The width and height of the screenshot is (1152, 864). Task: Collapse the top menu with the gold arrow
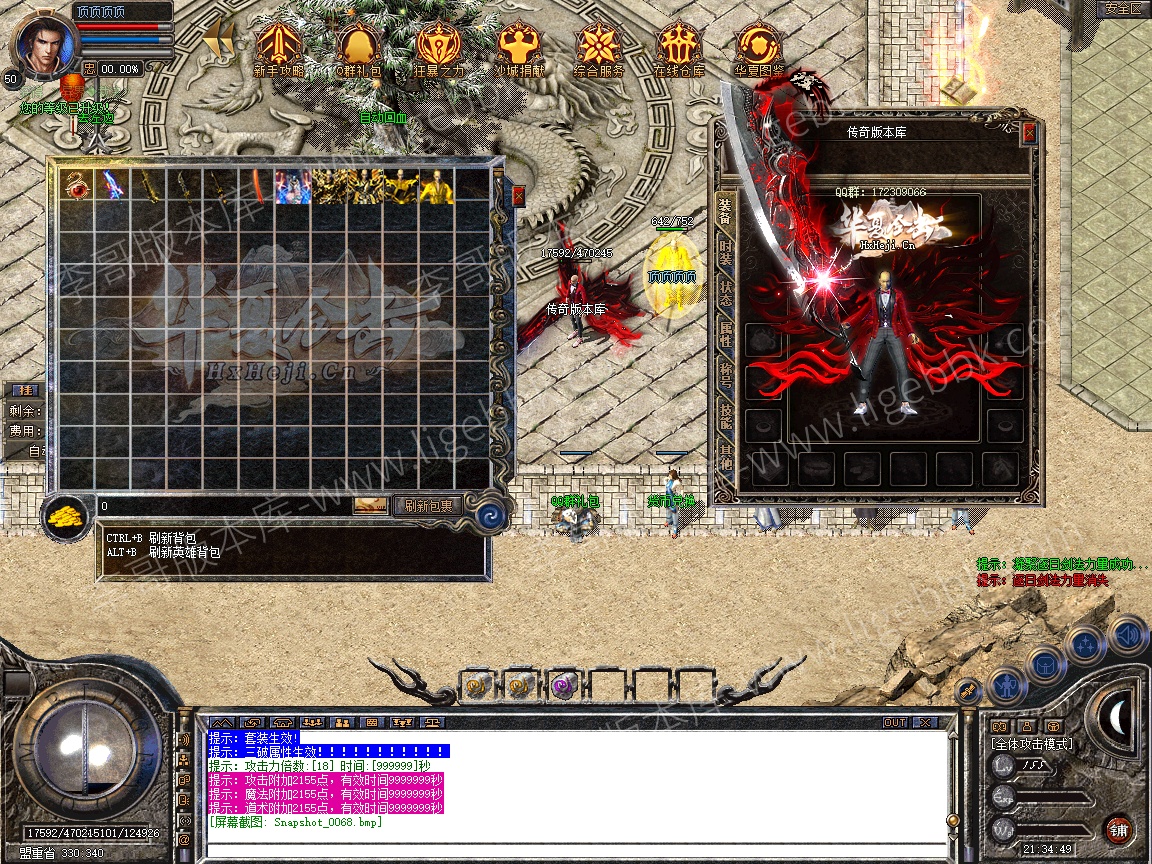(217, 42)
